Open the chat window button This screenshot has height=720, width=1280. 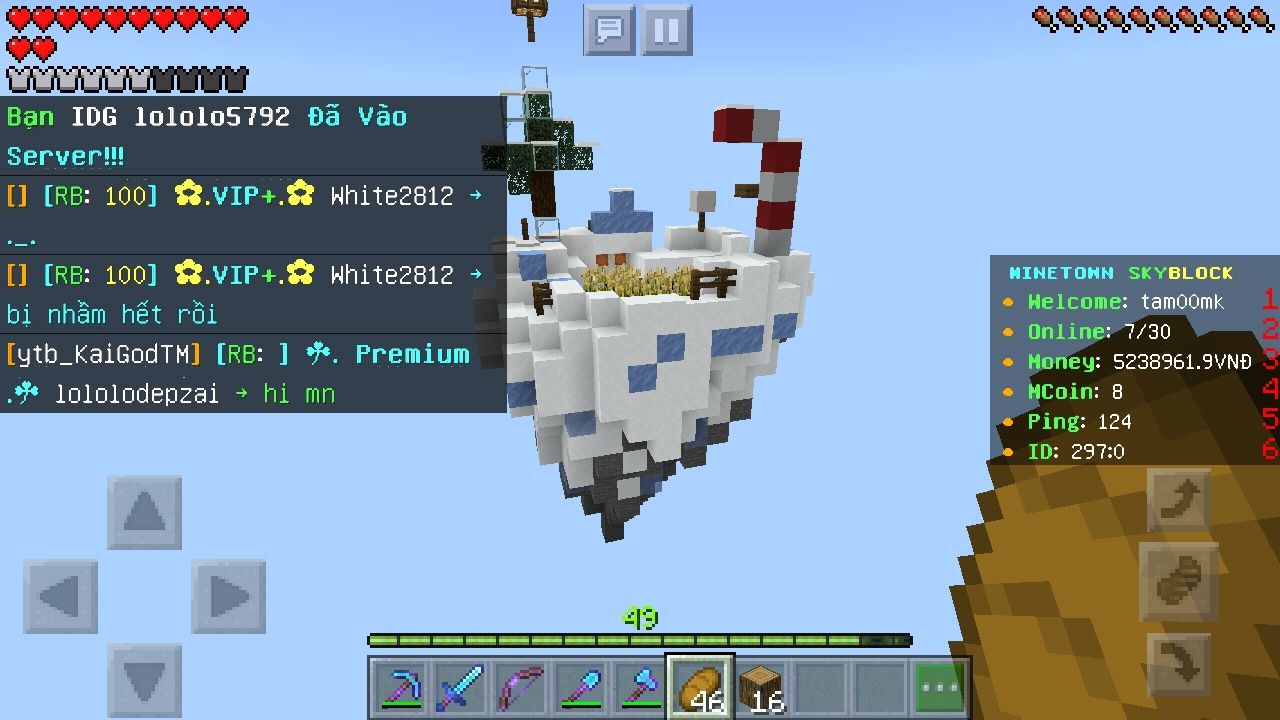(609, 30)
